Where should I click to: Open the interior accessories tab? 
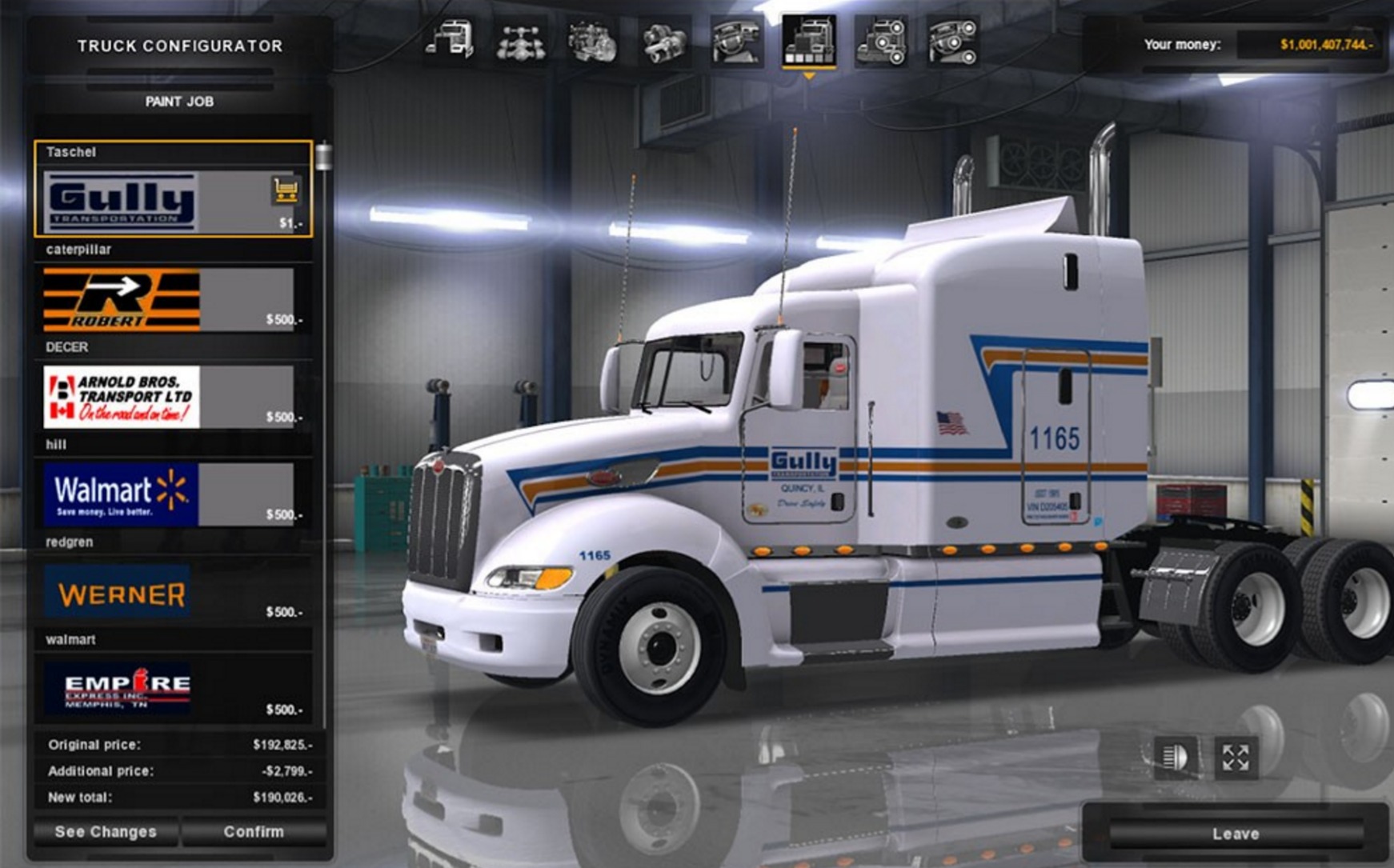tap(952, 41)
